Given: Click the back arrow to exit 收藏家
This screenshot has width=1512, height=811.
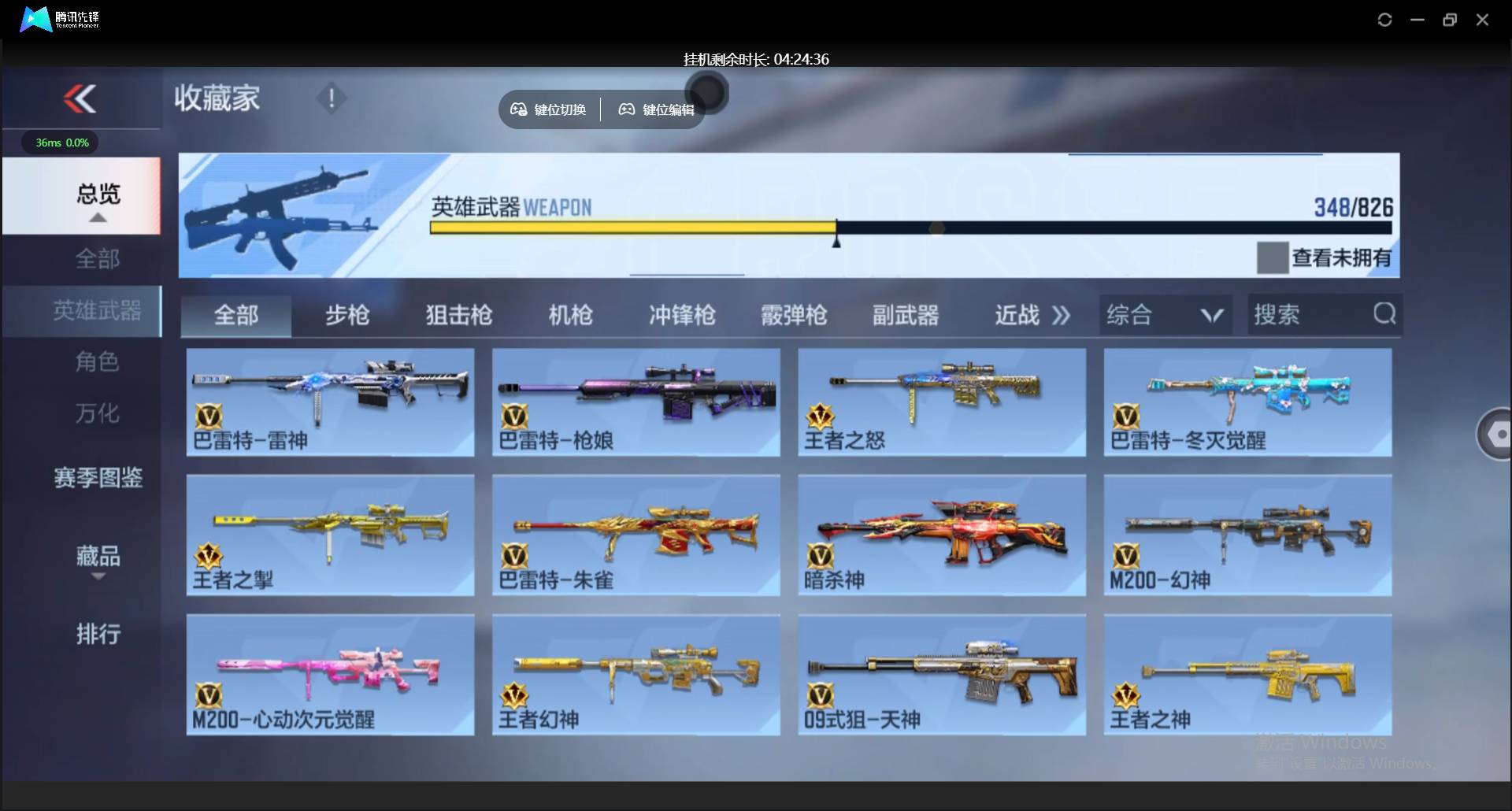Looking at the screenshot, I should coord(81,99).
